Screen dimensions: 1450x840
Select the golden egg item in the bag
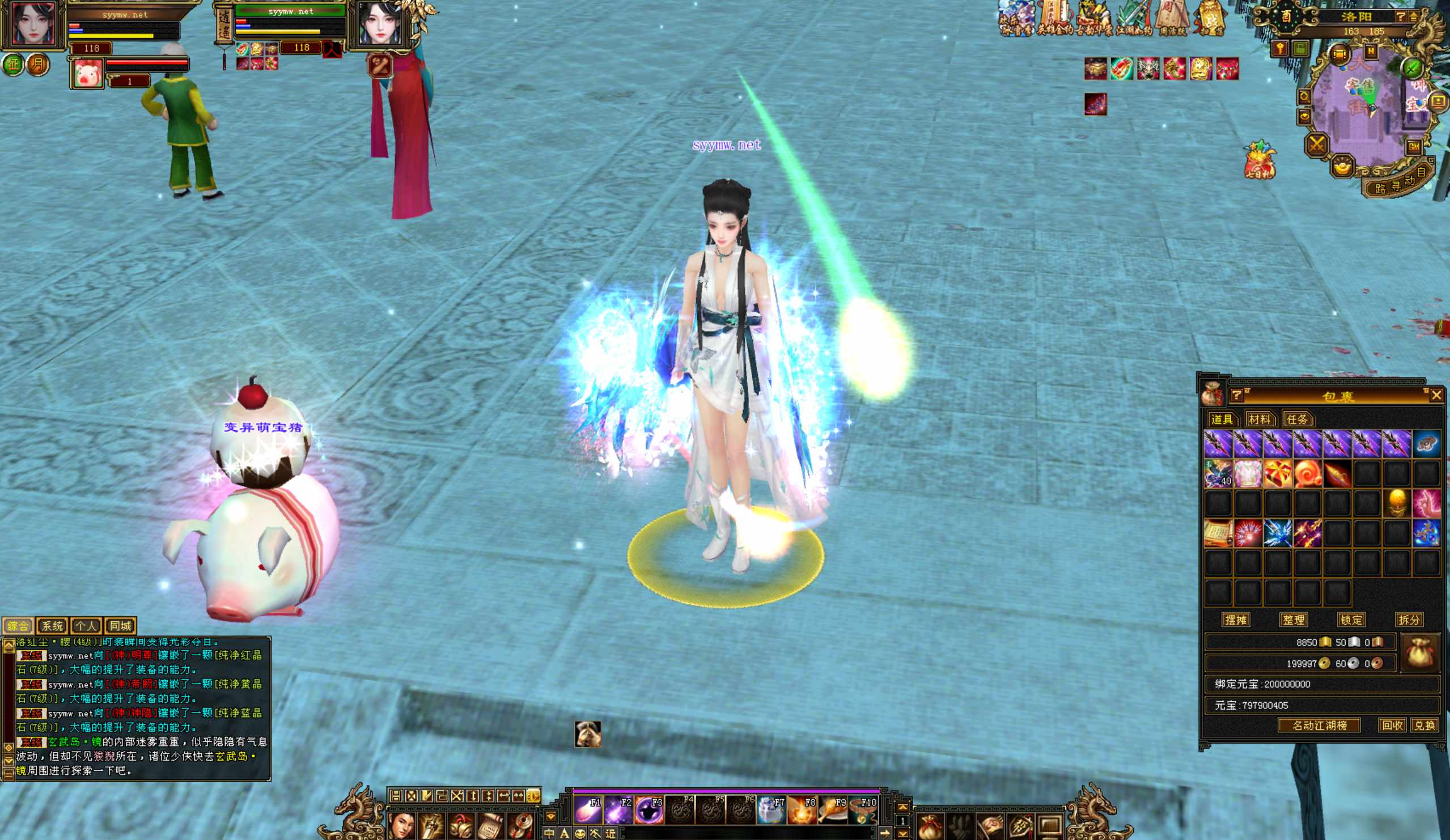[1397, 503]
